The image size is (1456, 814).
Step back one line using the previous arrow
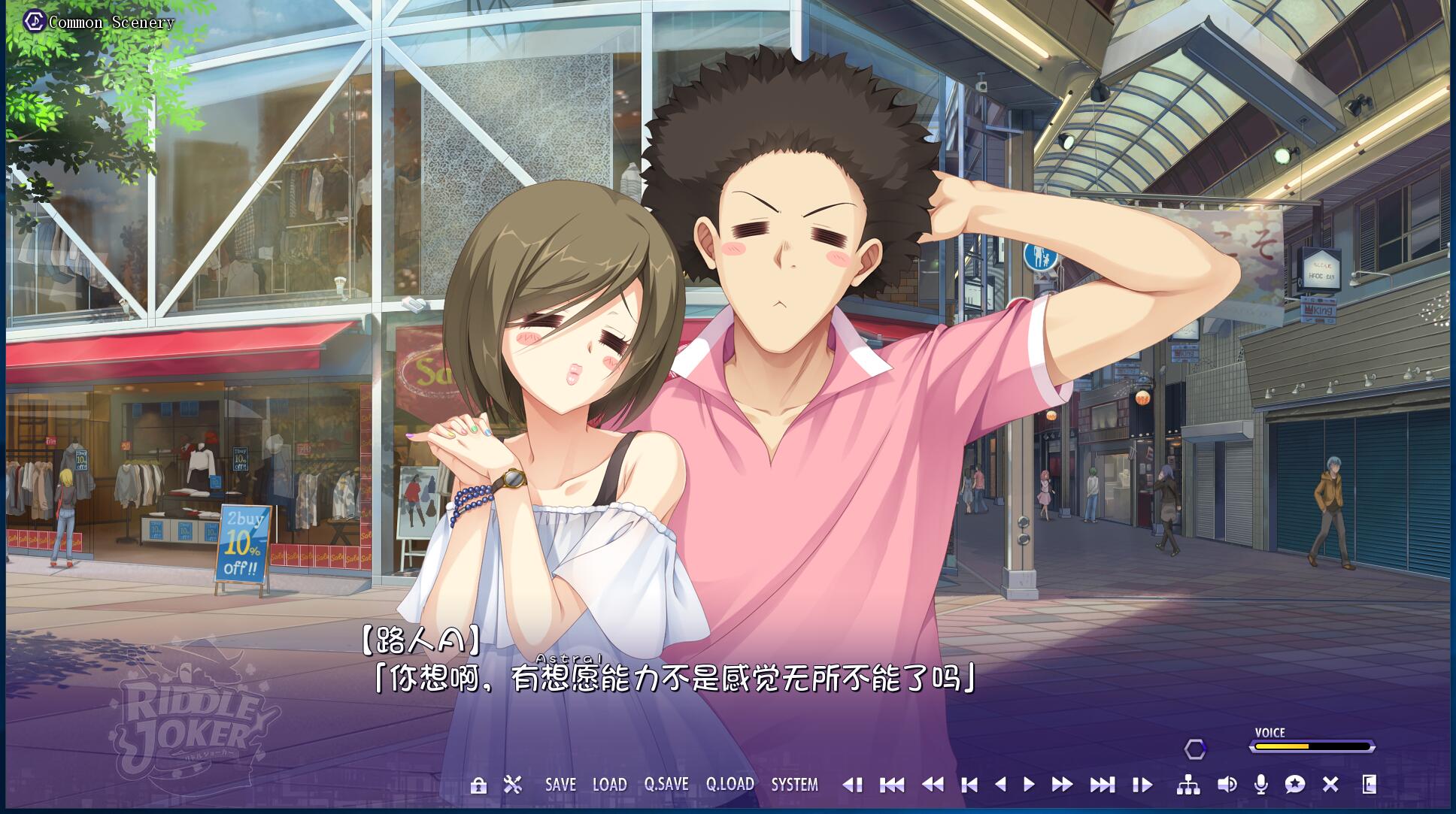[1003, 785]
